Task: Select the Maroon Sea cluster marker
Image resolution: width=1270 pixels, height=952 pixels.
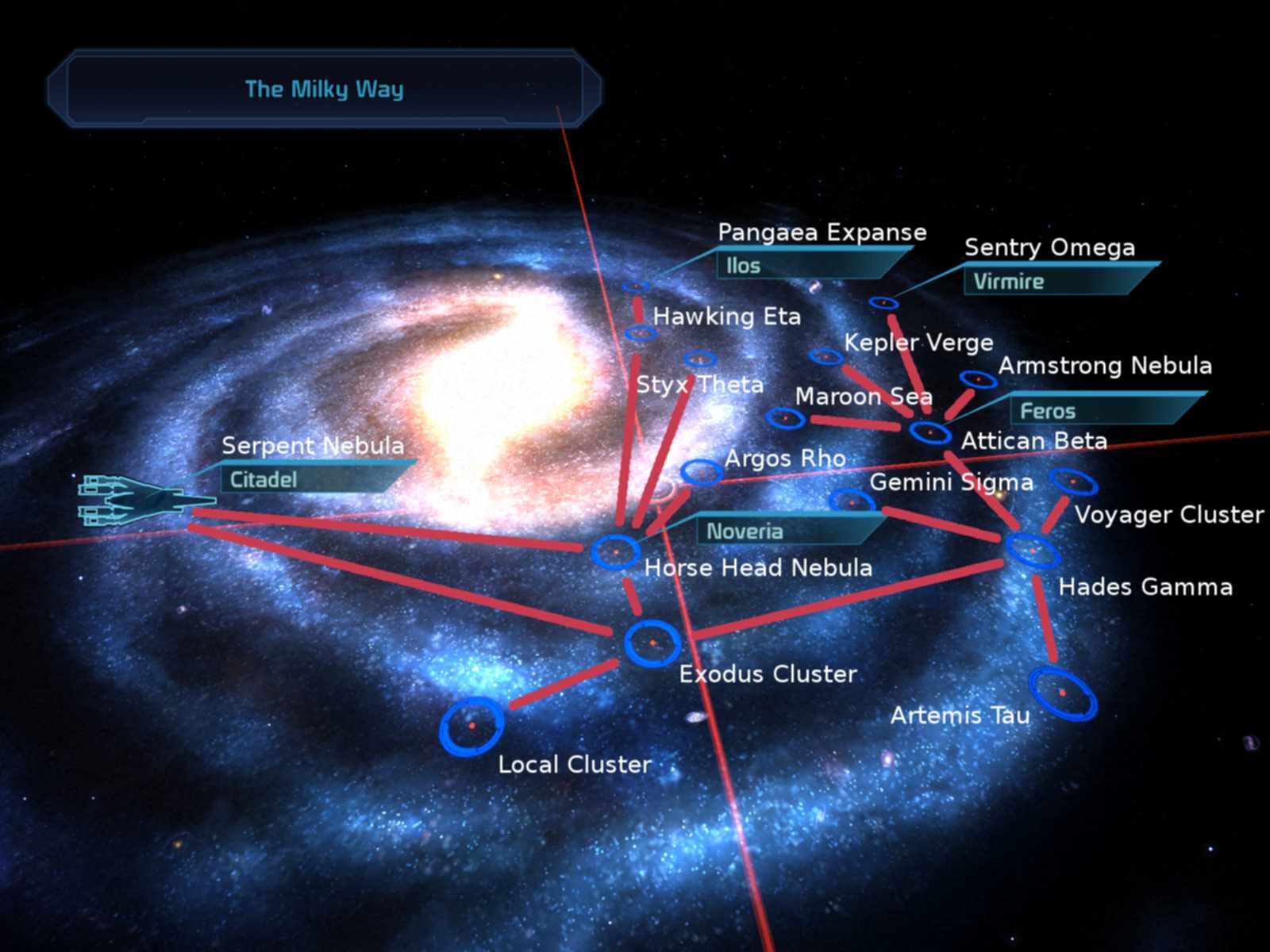Action: pos(785,417)
